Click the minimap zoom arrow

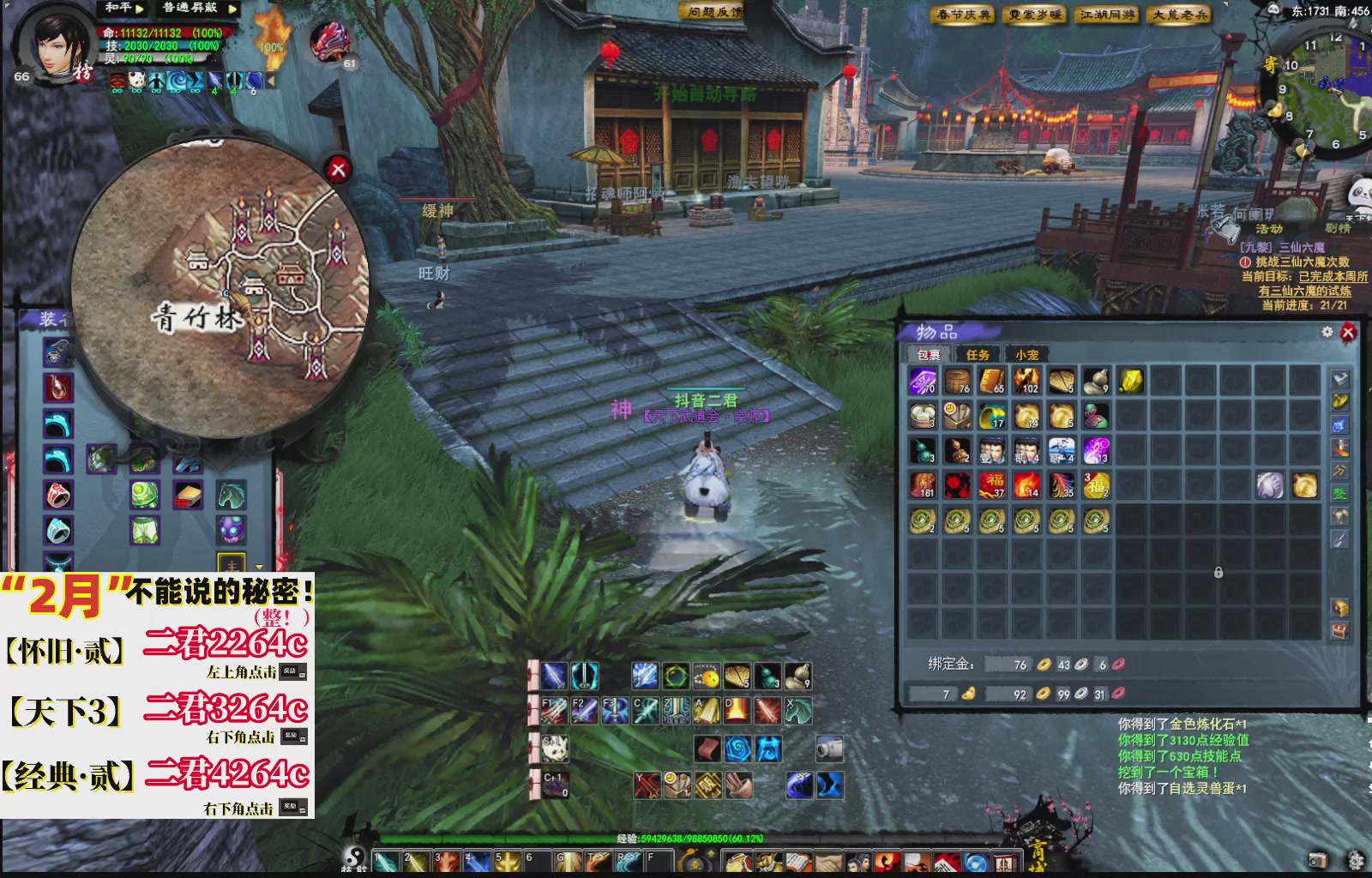point(1352,22)
